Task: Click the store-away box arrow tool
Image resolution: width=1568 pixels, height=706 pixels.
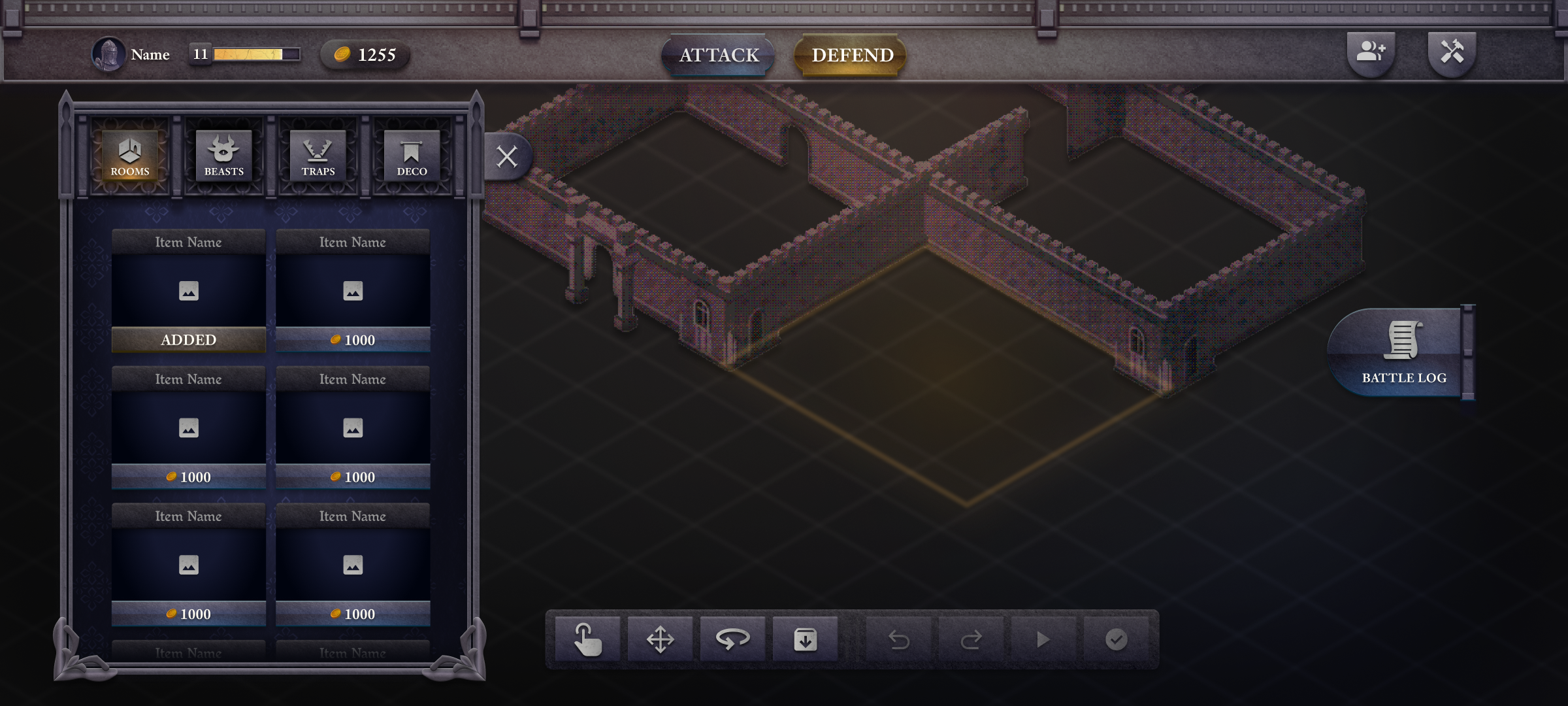Action: point(805,639)
